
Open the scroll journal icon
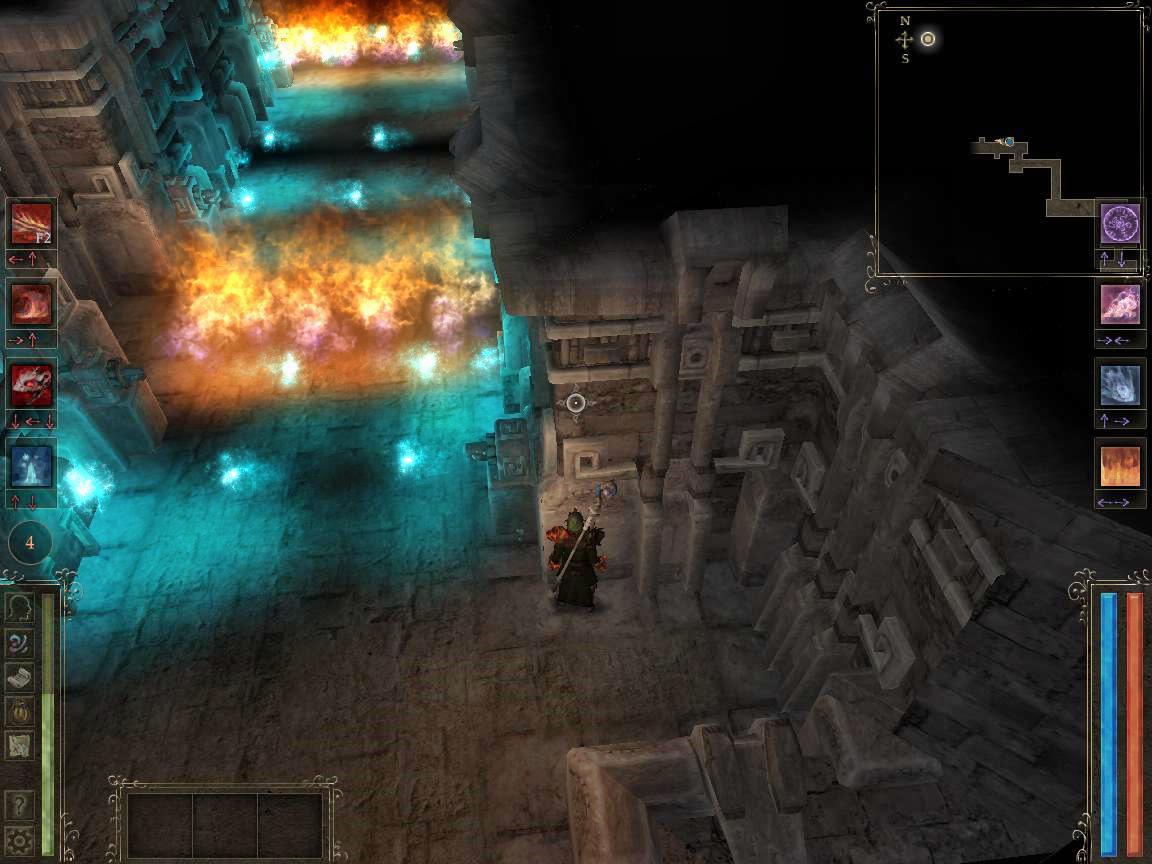(x=19, y=676)
